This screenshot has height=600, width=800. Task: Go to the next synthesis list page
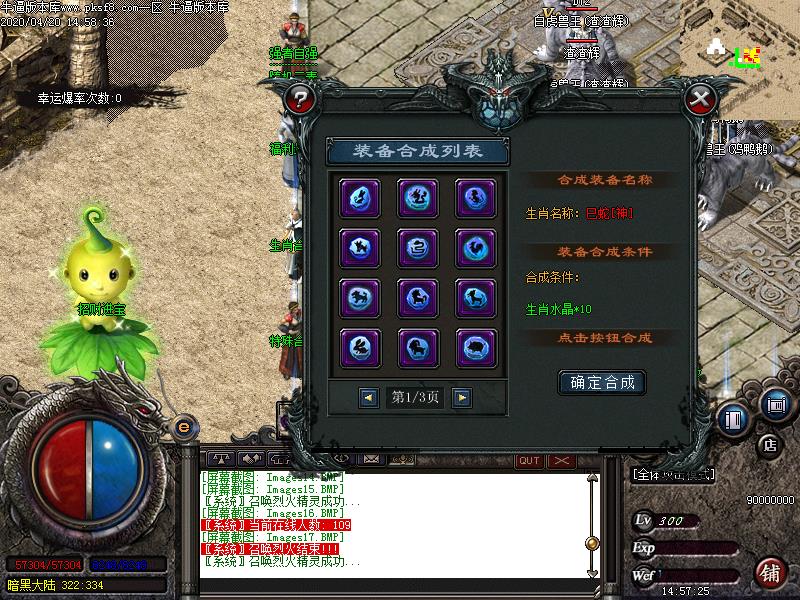tap(461, 397)
